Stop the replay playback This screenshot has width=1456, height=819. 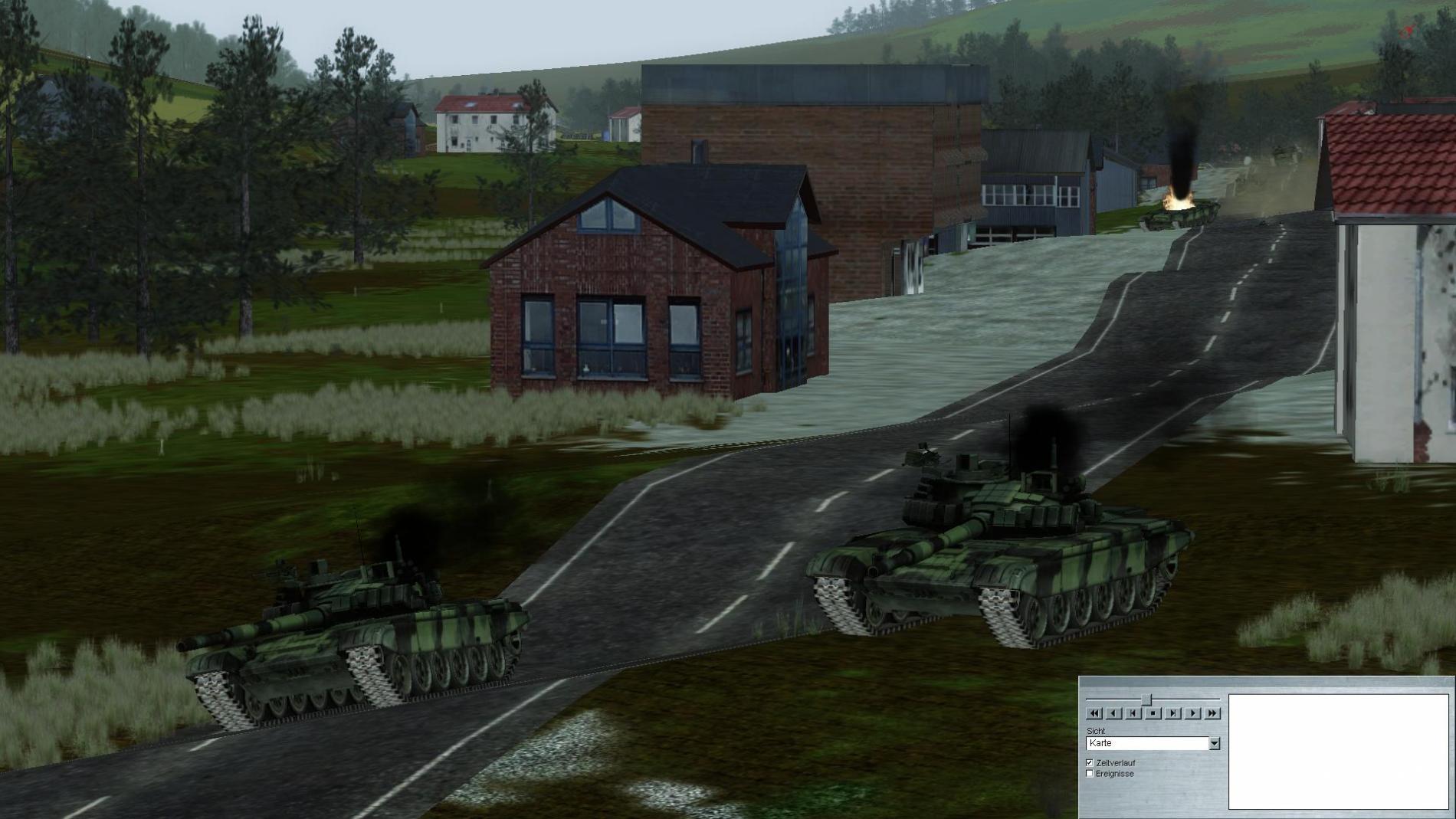click(1153, 713)
